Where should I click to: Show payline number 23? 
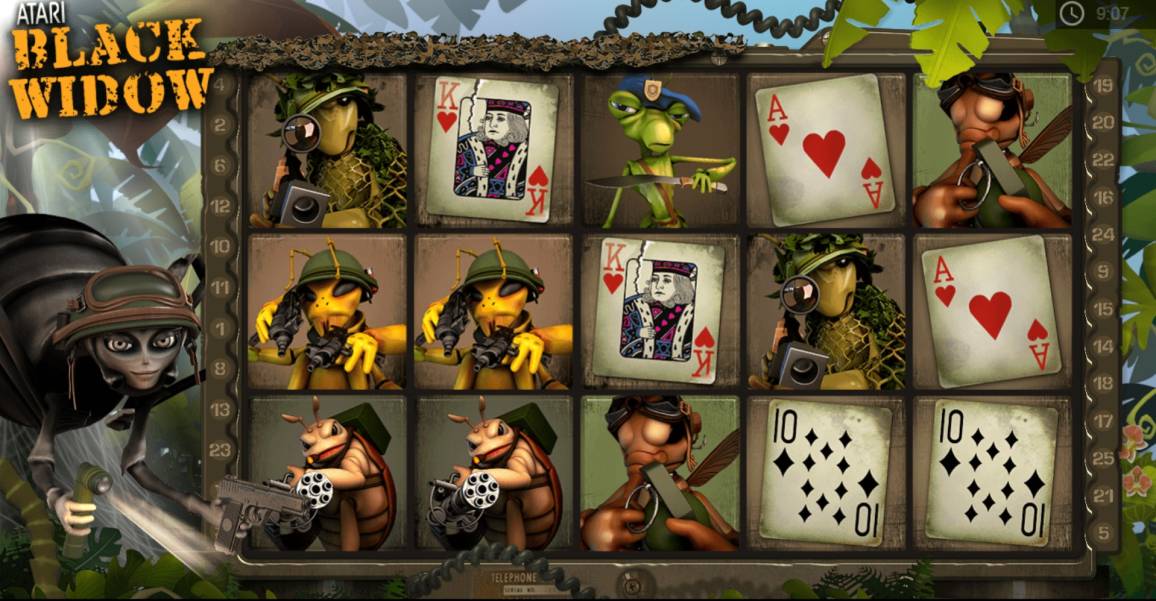point(219,449)
